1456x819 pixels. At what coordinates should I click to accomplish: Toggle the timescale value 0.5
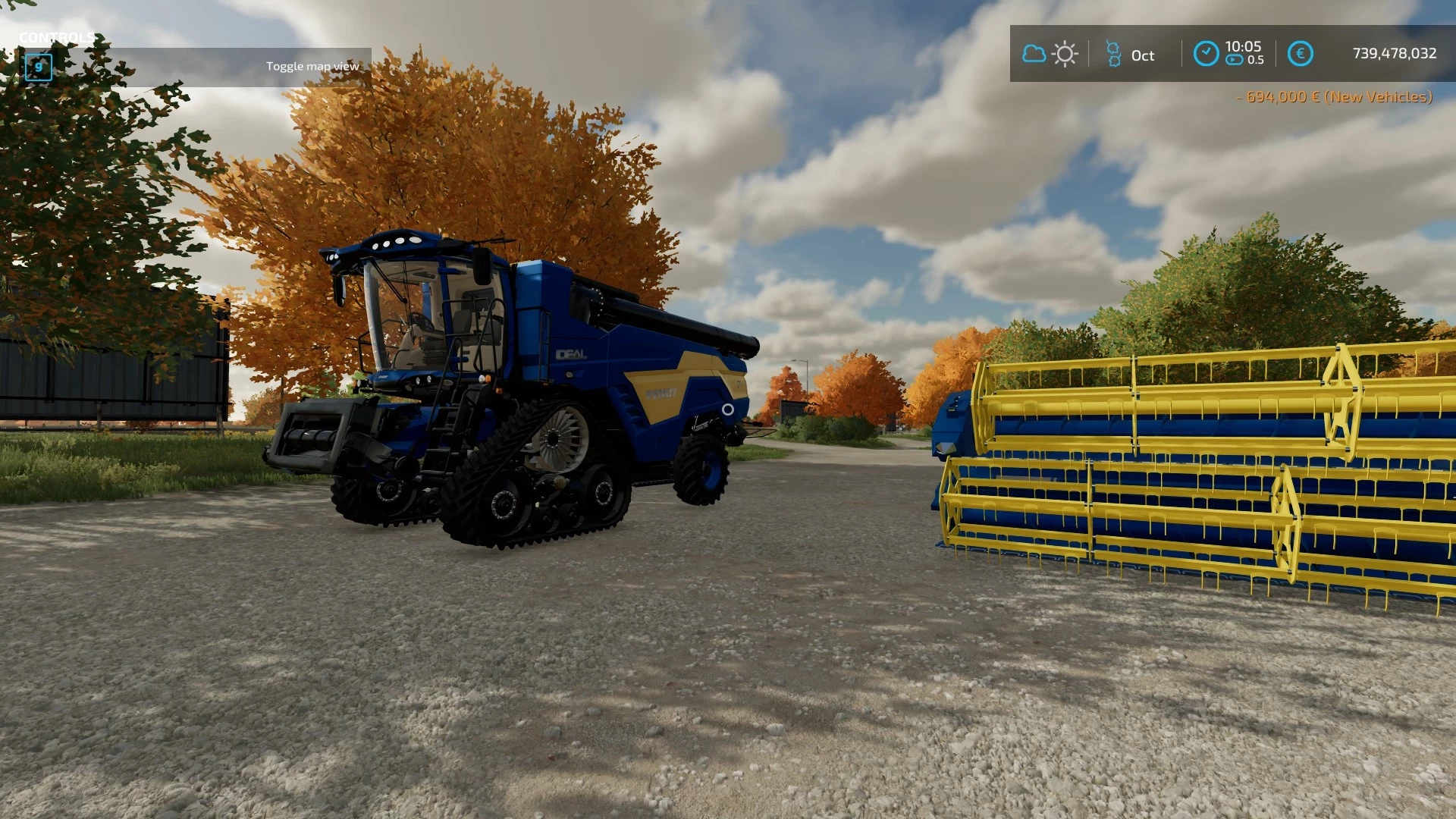coord(1257,61)
